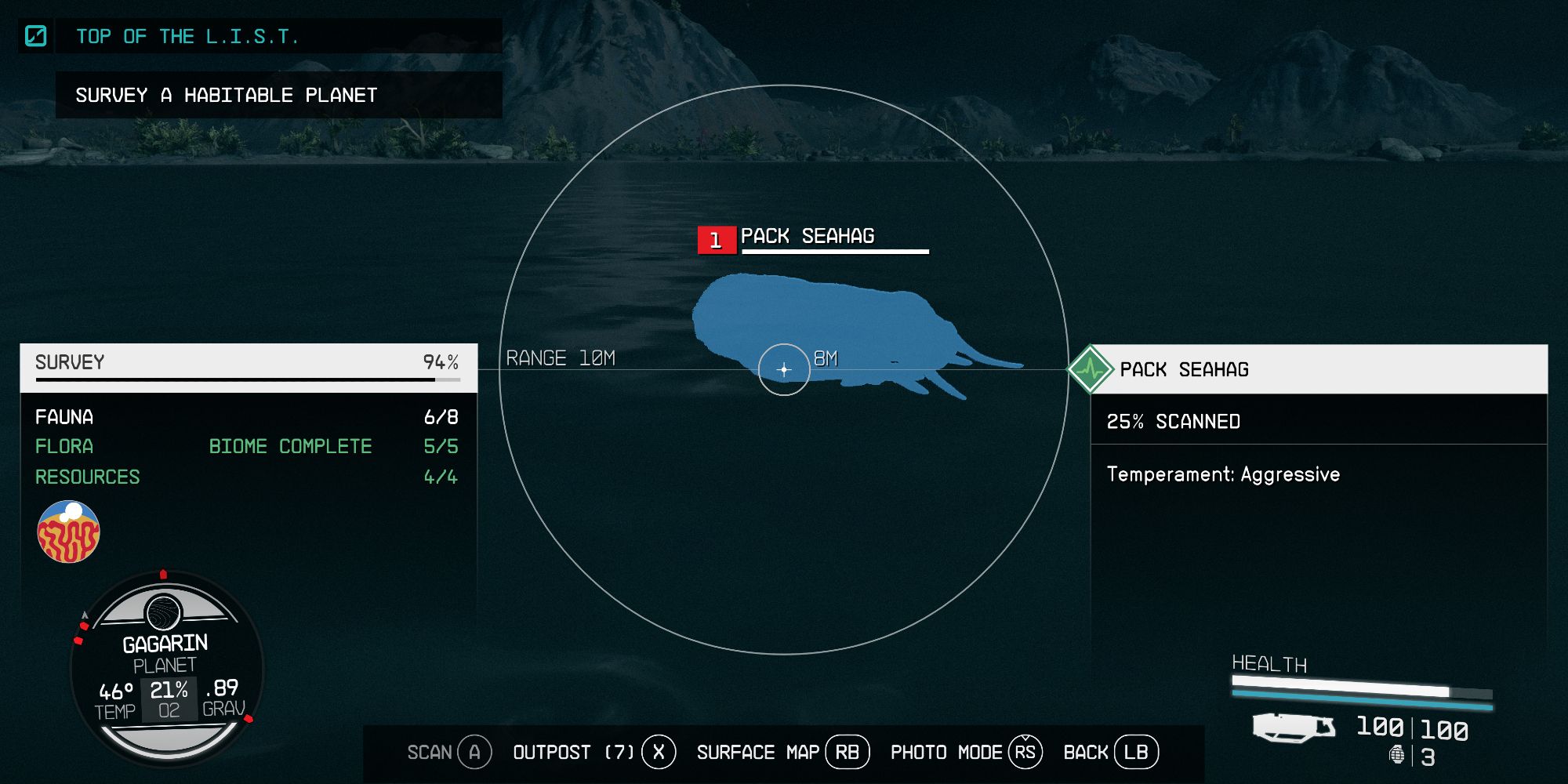The image size is (1568, 784).
Task: Click the red enemy marker labeled 1
Action: 716,241
